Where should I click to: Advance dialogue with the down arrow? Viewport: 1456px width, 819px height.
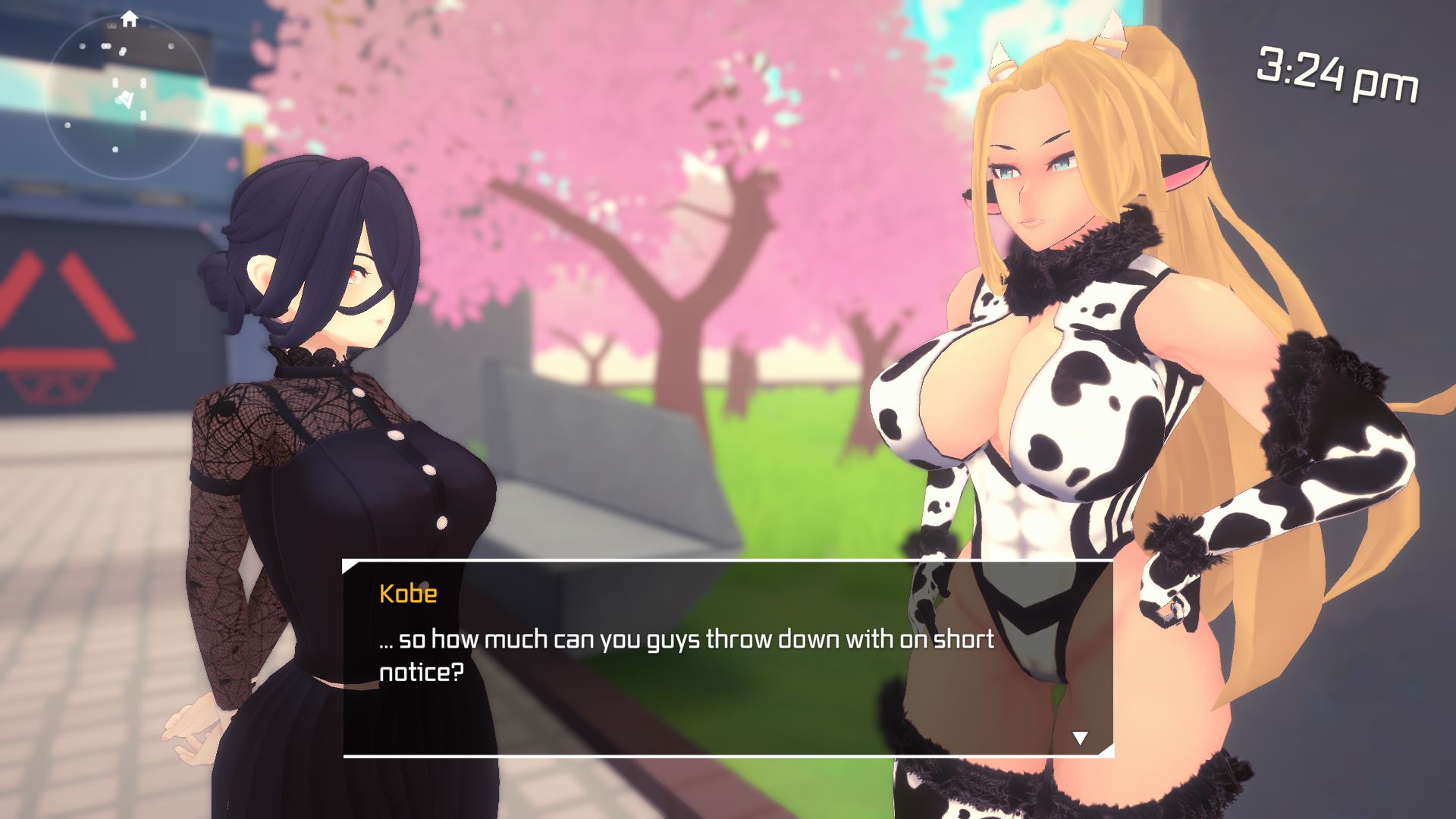click(1080, 737)
